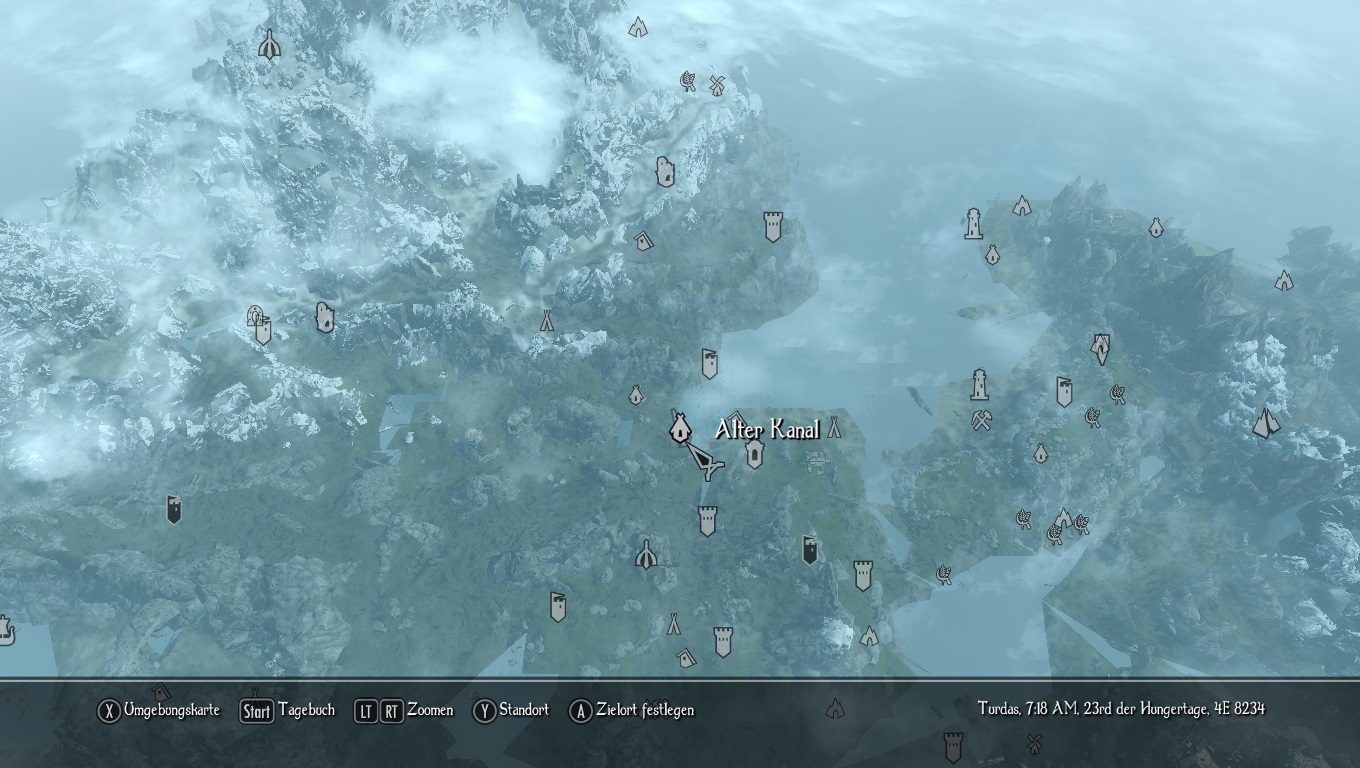
Task: Select the small tent camp next to Alter Kanal label
Action: click(834, 429)
